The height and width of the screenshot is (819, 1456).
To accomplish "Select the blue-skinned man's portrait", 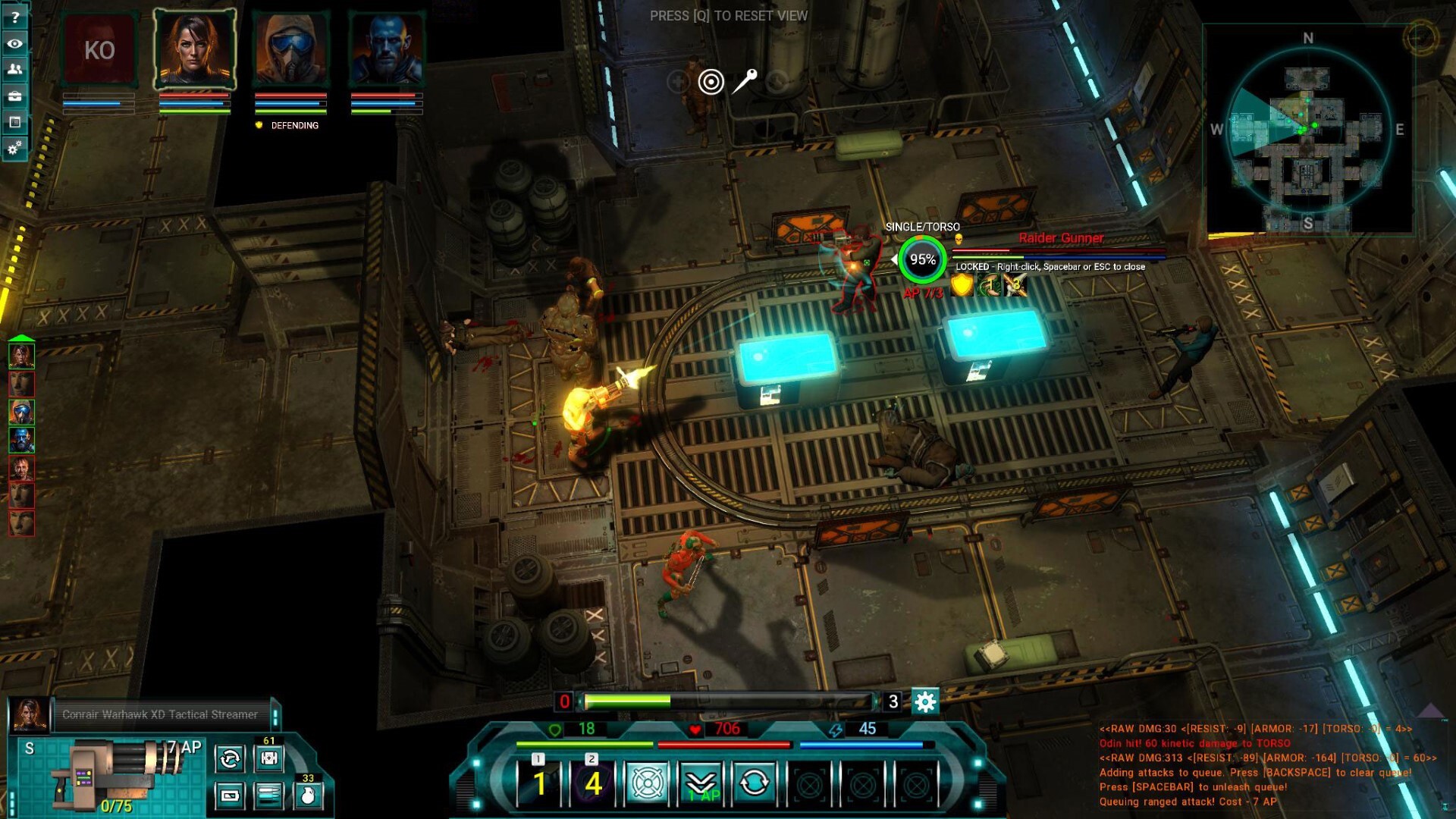I will coord(387,50).
